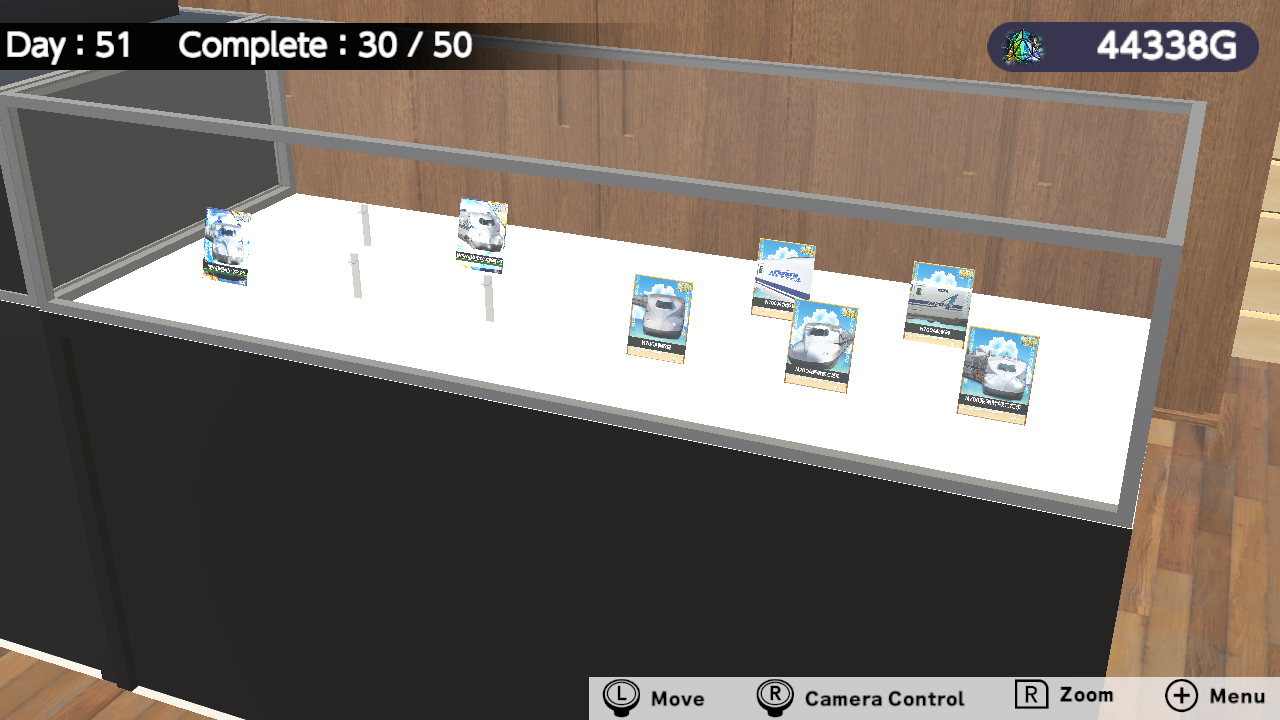Tap the circled plus Menu icon
The width and height of the screenshot is (1280, 720).
tap(1181, 695)
